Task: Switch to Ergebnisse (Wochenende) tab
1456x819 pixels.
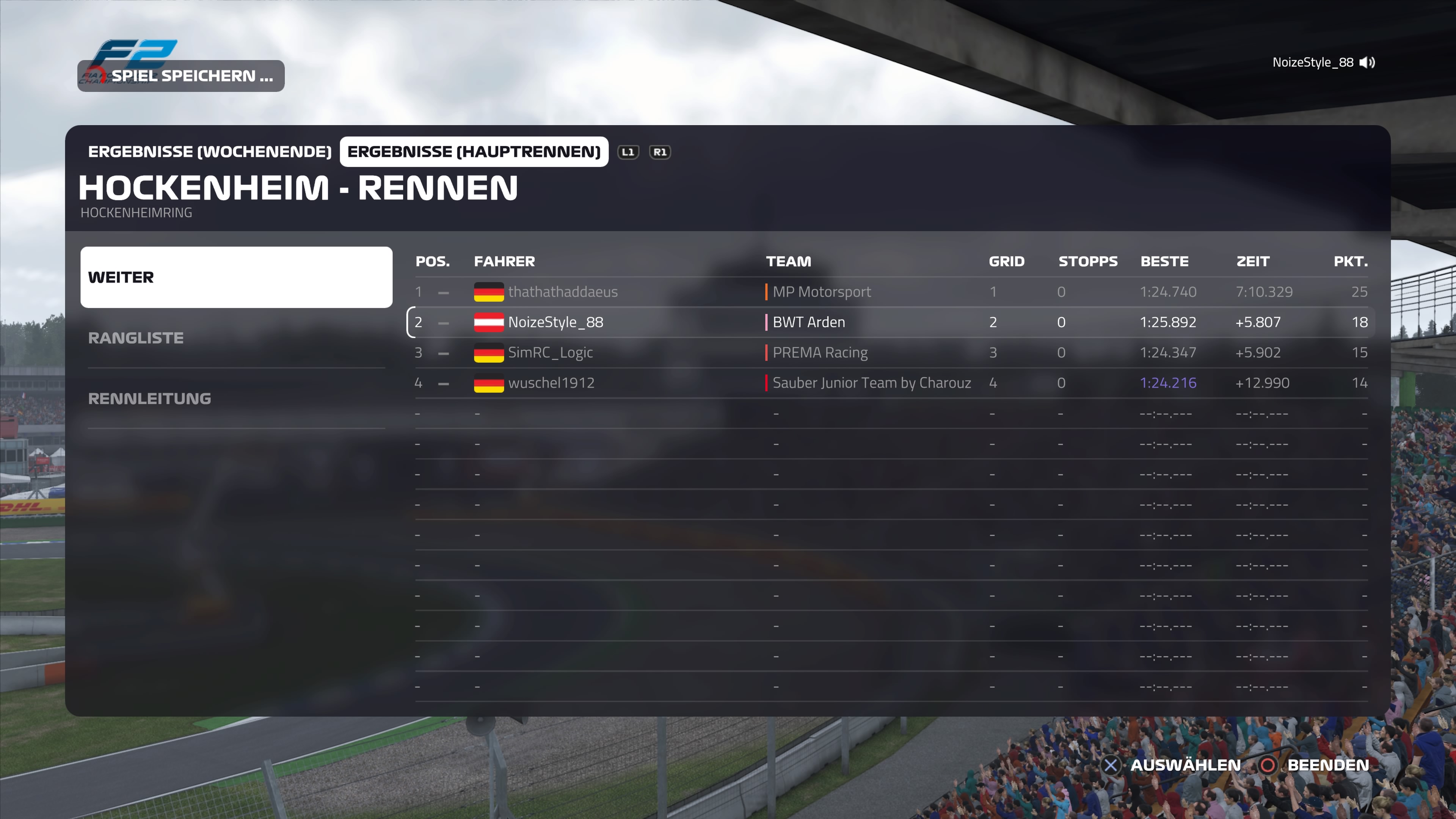Action: pos(209,152)
